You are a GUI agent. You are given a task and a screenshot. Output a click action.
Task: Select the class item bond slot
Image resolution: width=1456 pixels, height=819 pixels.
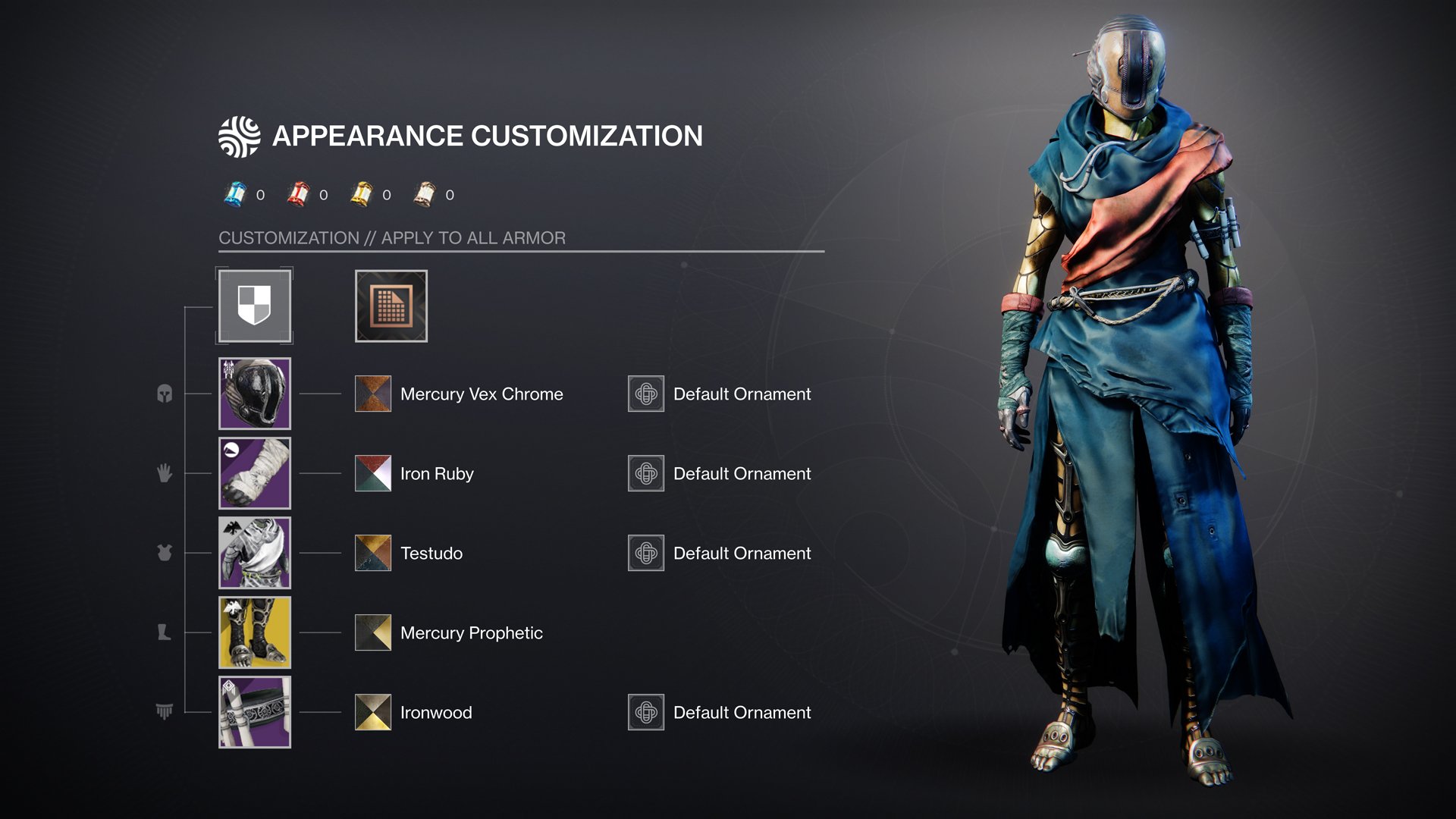click(x=255, y=712)
